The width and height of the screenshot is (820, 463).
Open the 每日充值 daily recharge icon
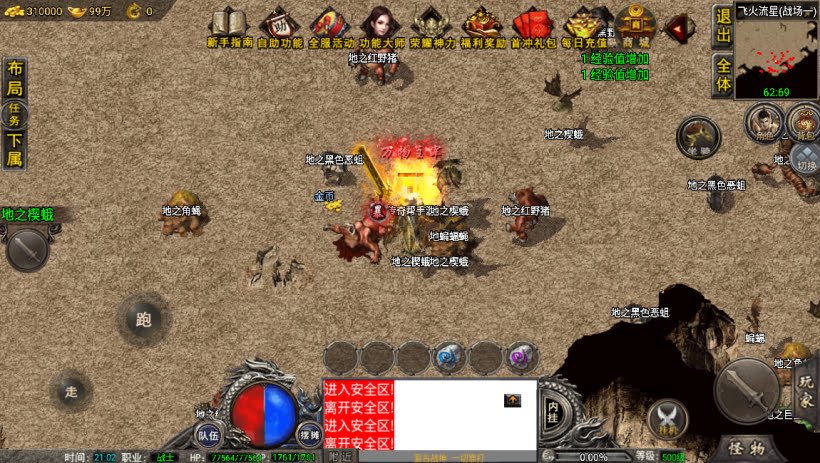(x=584, y=27)
